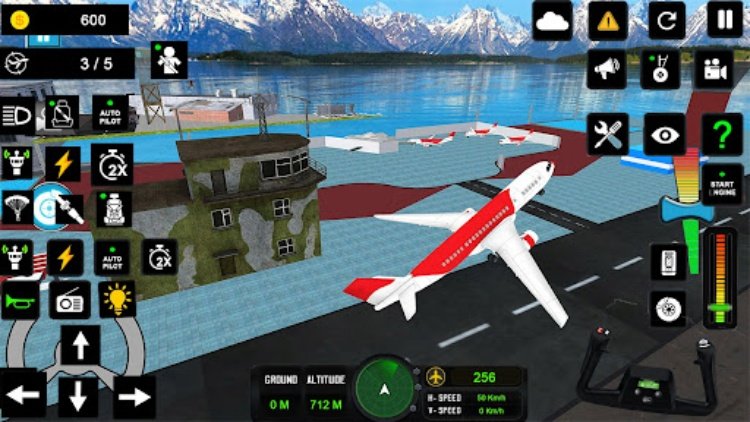Viewport: 750px width, 422px height.
Task: Restart with the circular arrow button
Action: (x=666, y=20)
